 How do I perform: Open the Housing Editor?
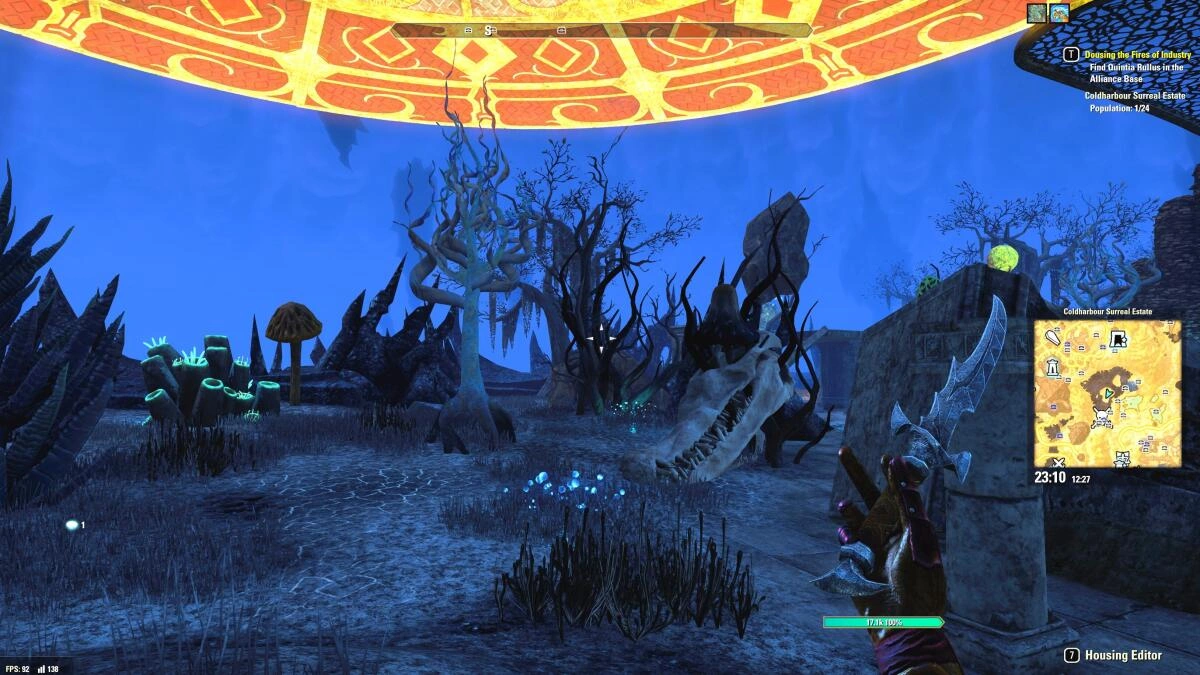tap(1123, 655)
